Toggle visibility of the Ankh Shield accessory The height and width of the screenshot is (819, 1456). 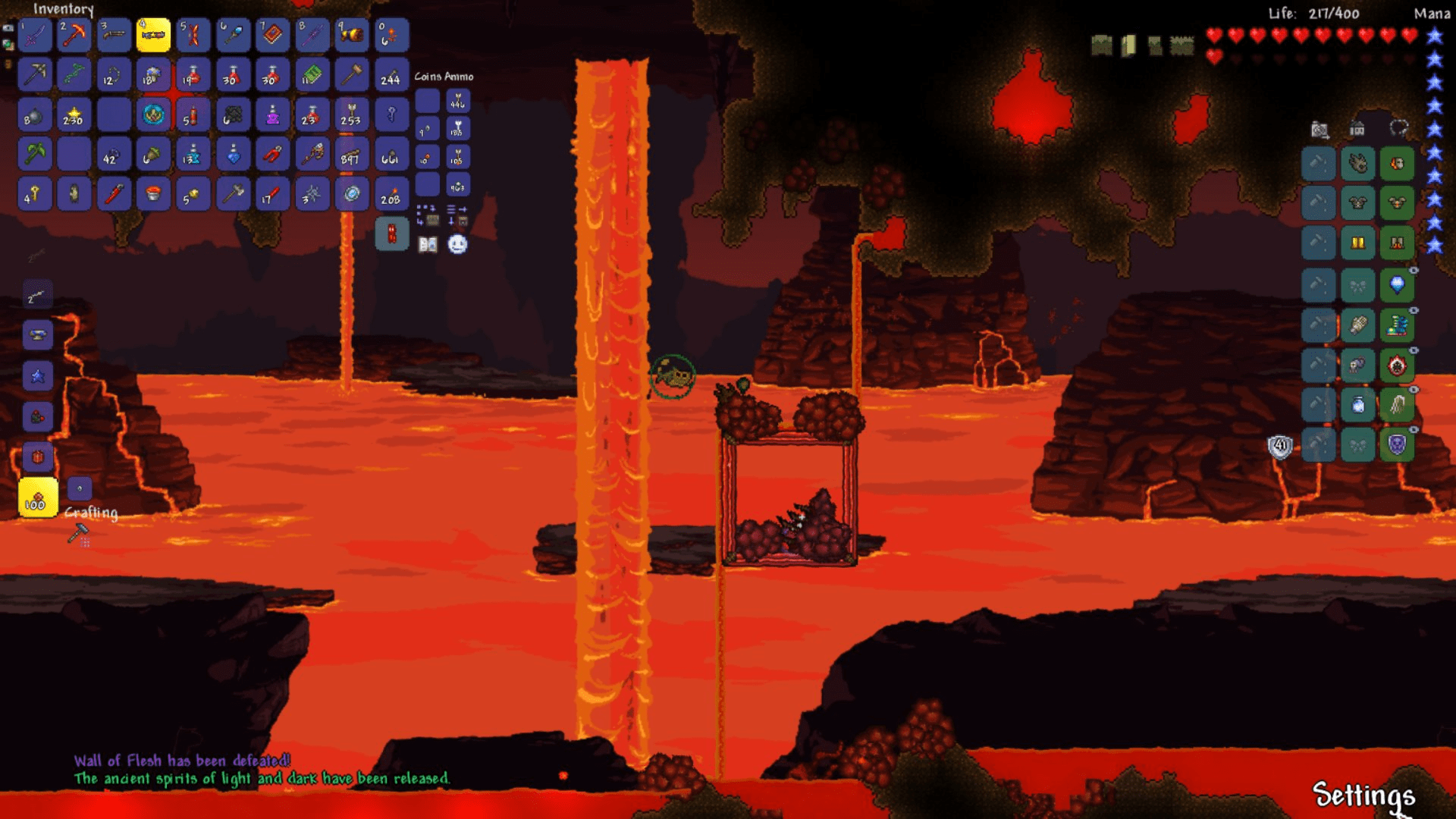pyautogui.click(x=1413, y=428)
